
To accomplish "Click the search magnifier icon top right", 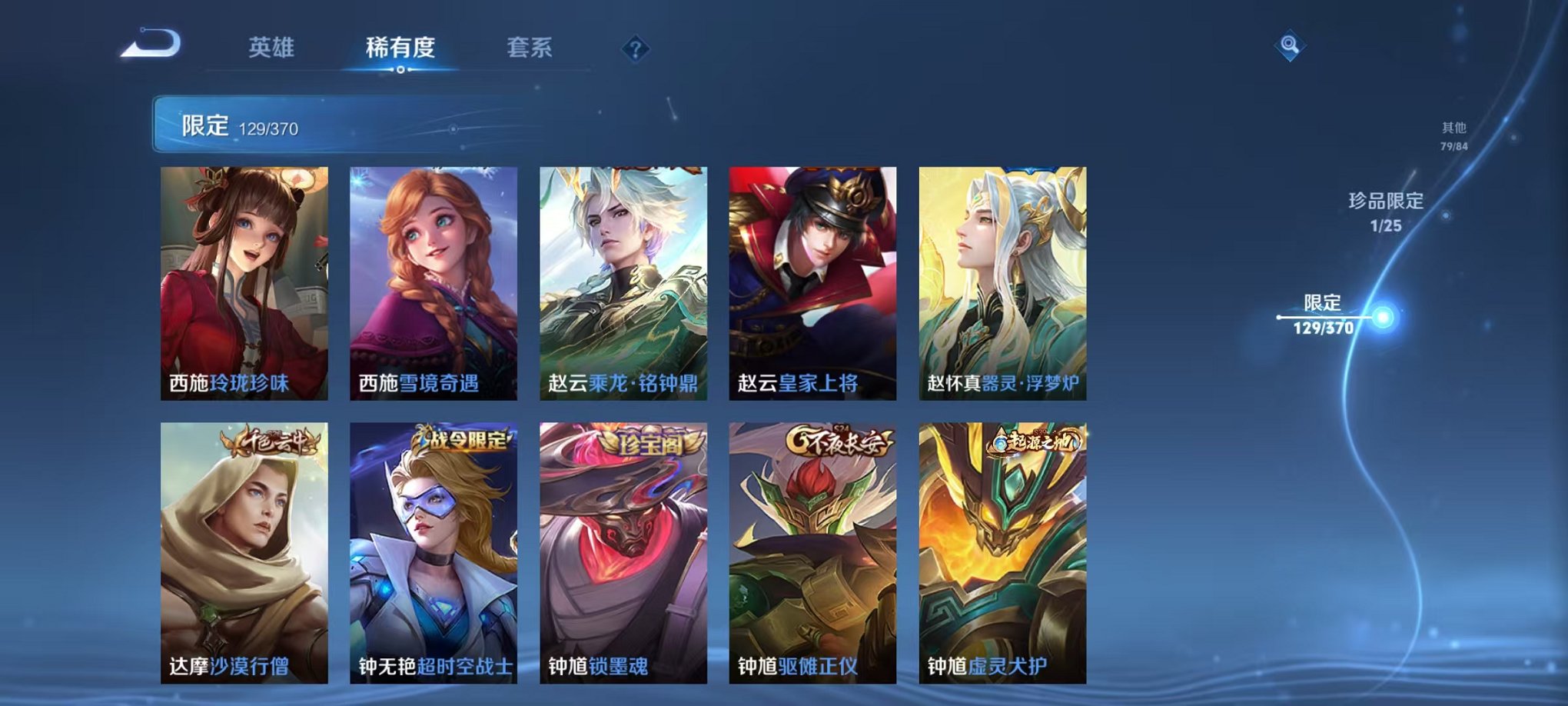I will click(1291, 44).
